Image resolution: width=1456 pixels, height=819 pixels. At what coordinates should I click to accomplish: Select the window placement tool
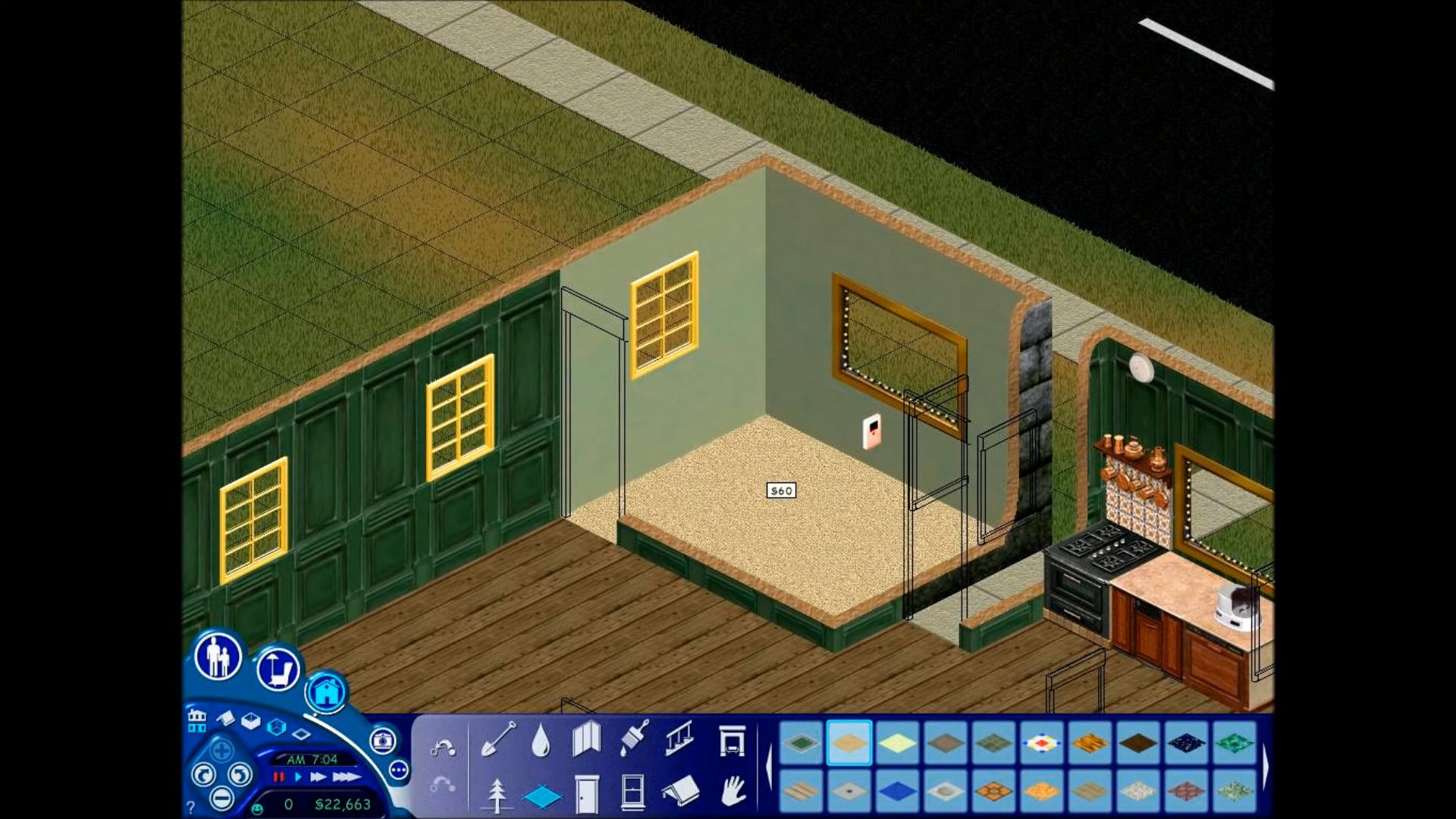coord(632,792)
